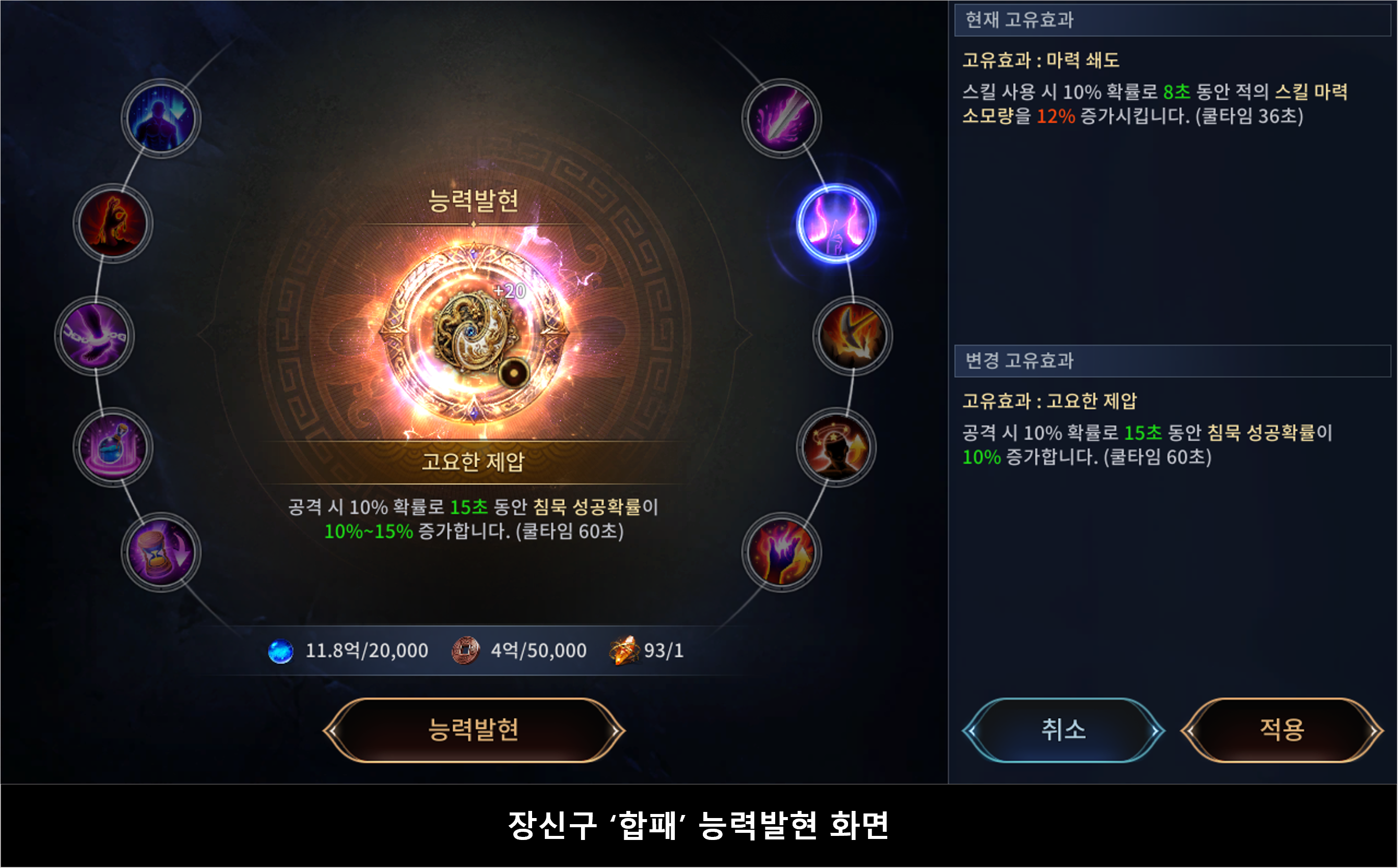
Task: Pick the blue potion flask effect icon
Action: 113,447
